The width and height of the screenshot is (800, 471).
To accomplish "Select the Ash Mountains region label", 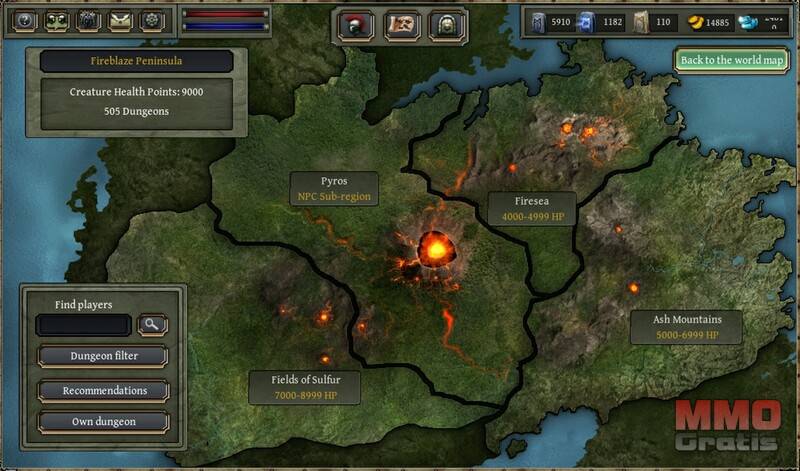I will coord(687,327).
